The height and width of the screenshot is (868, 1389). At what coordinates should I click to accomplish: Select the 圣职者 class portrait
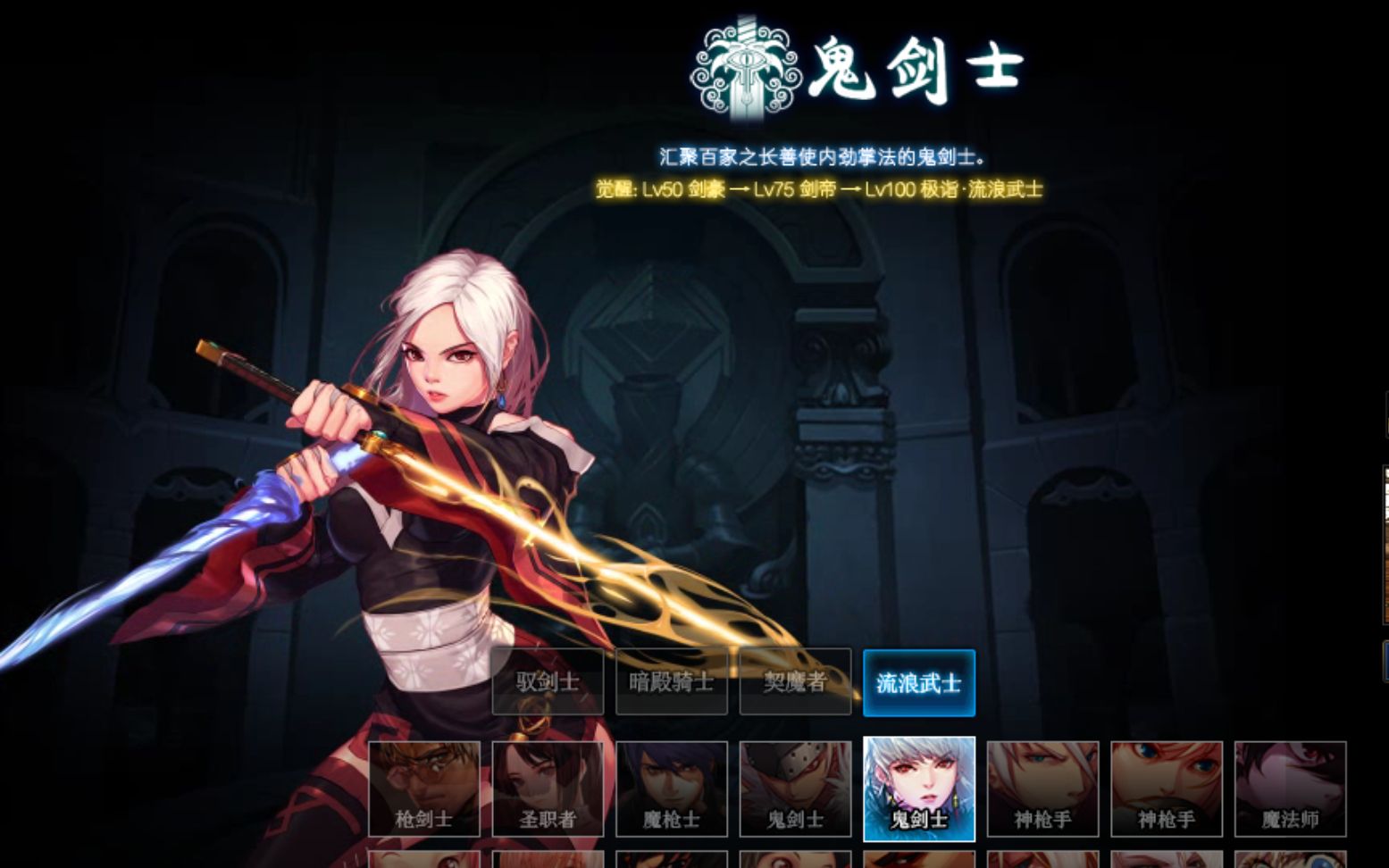pyautogui.click(x=548, y=789)
